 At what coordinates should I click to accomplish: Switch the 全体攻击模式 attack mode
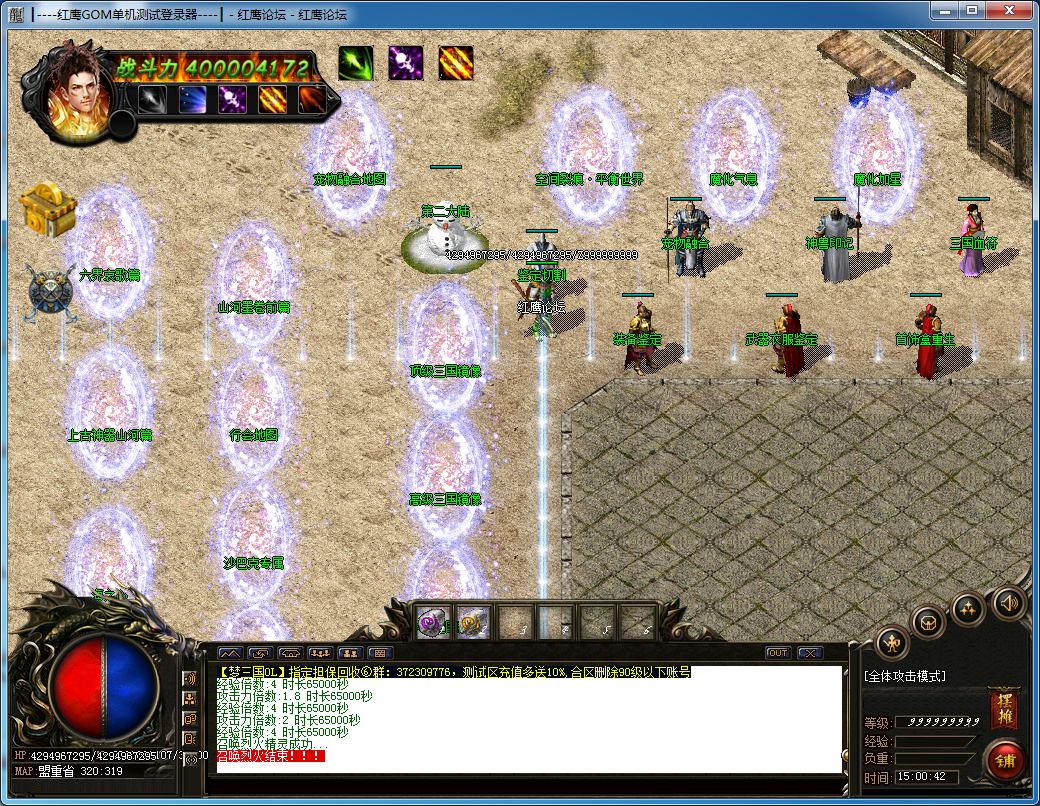[x=905, y=677]
